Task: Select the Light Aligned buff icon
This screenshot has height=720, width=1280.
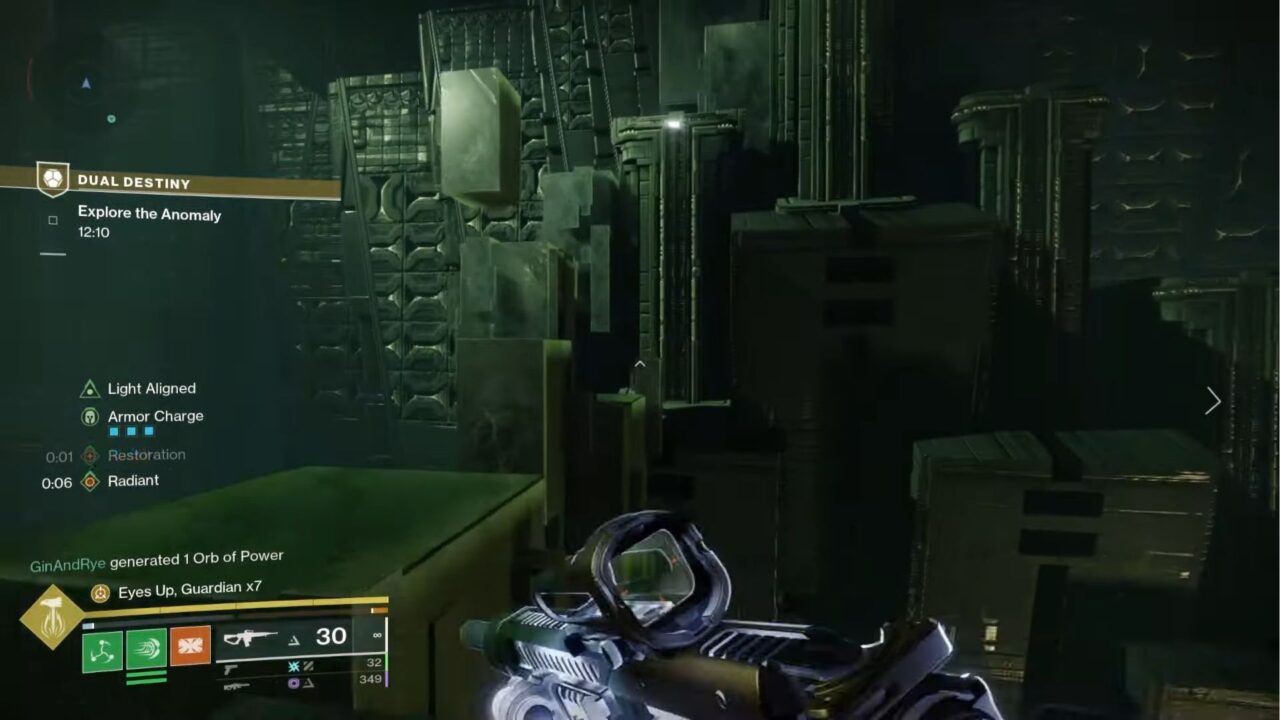Action: 88,389
